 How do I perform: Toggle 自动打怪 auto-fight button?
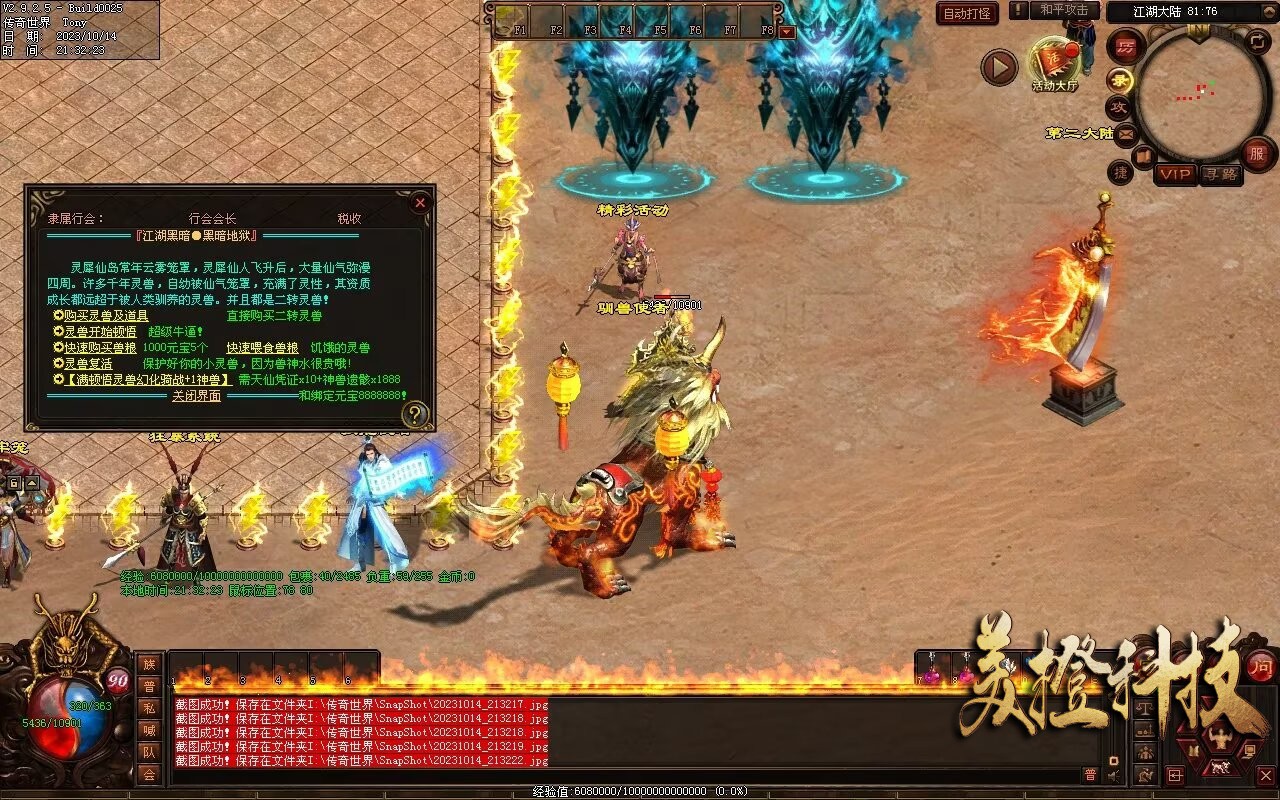point(967,13)
